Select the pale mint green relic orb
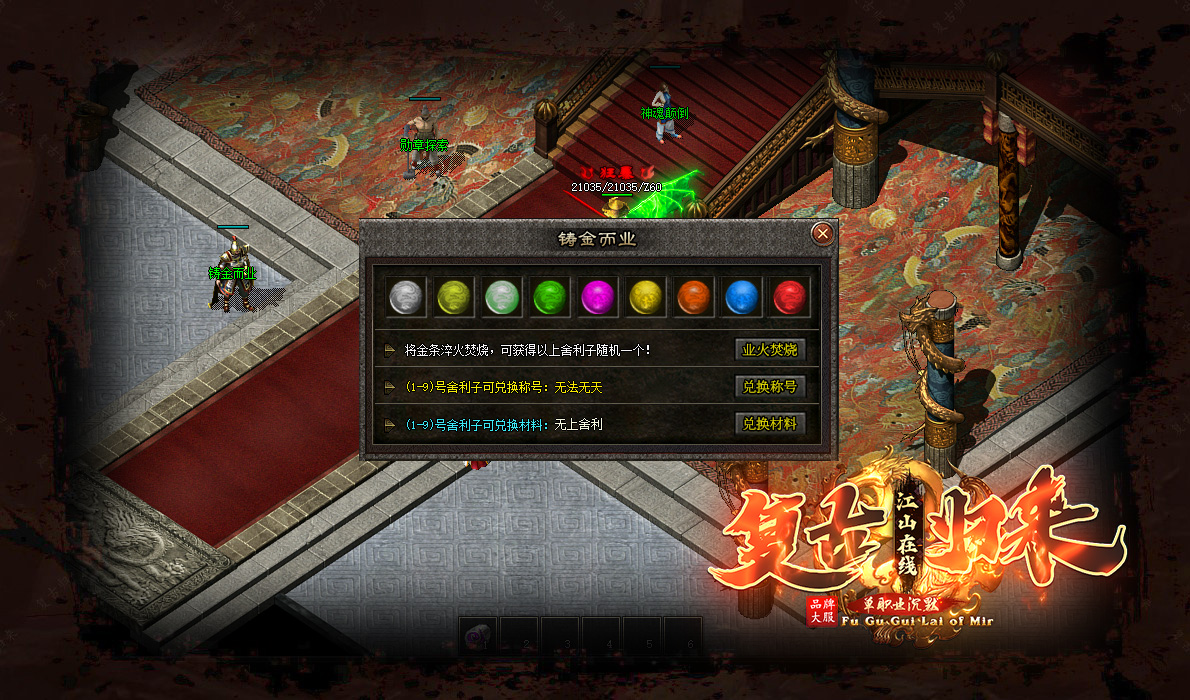The image size is (1190, 700). tap(501, 297)
